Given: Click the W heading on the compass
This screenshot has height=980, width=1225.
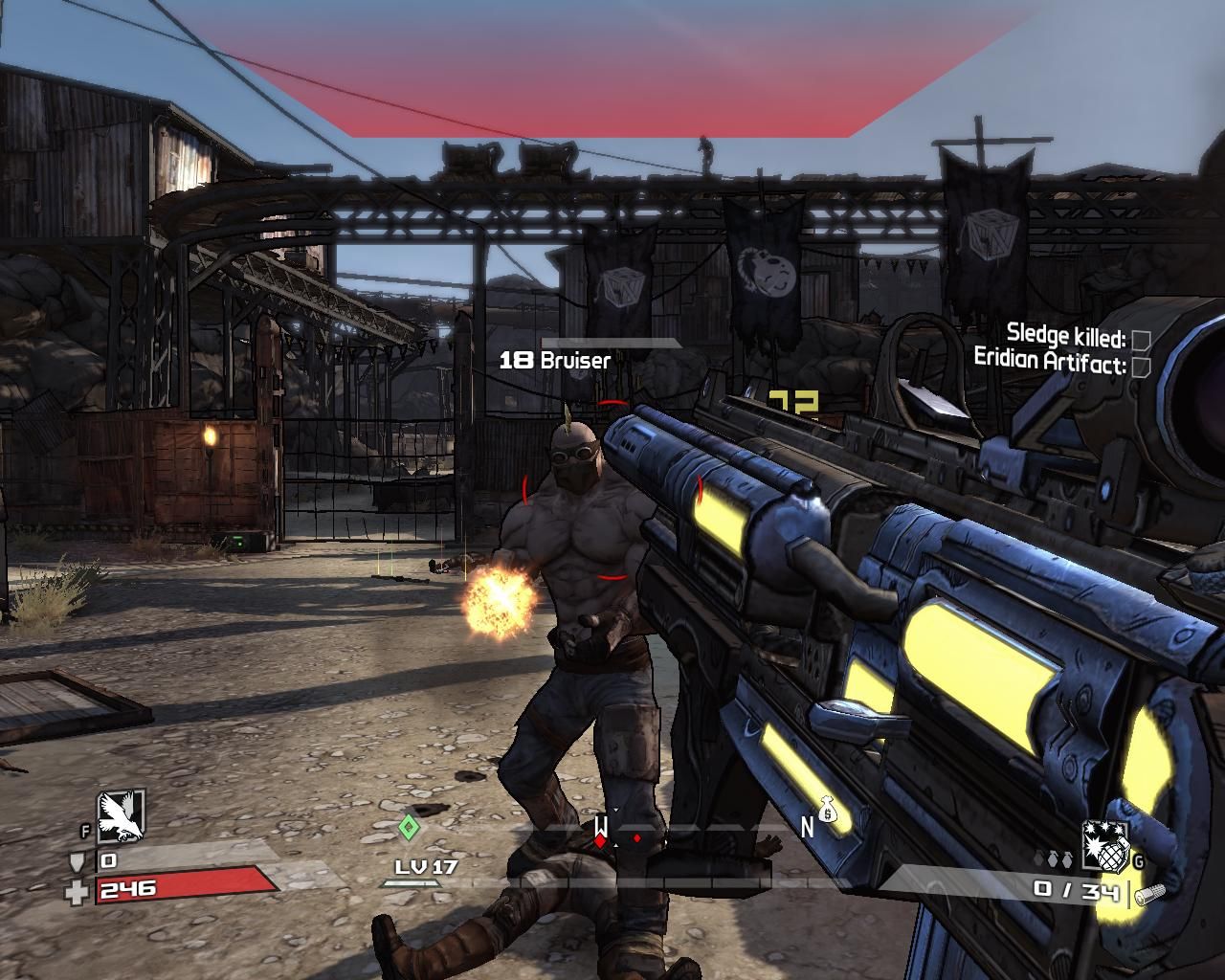Looking at the screenshot, I should [601, 825].
